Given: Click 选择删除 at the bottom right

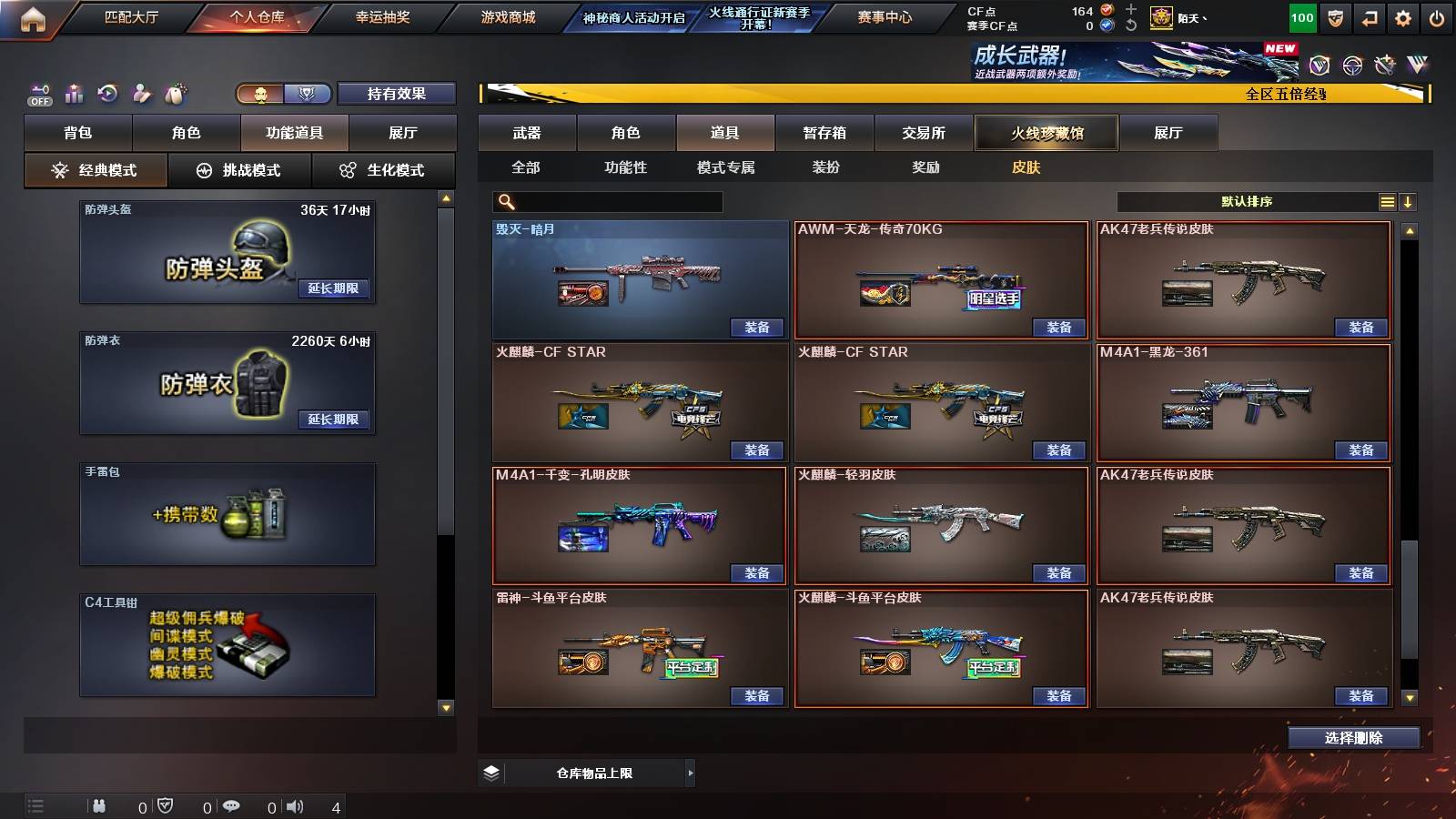Looking at the screenshot, I should (x=1353, y=738).
